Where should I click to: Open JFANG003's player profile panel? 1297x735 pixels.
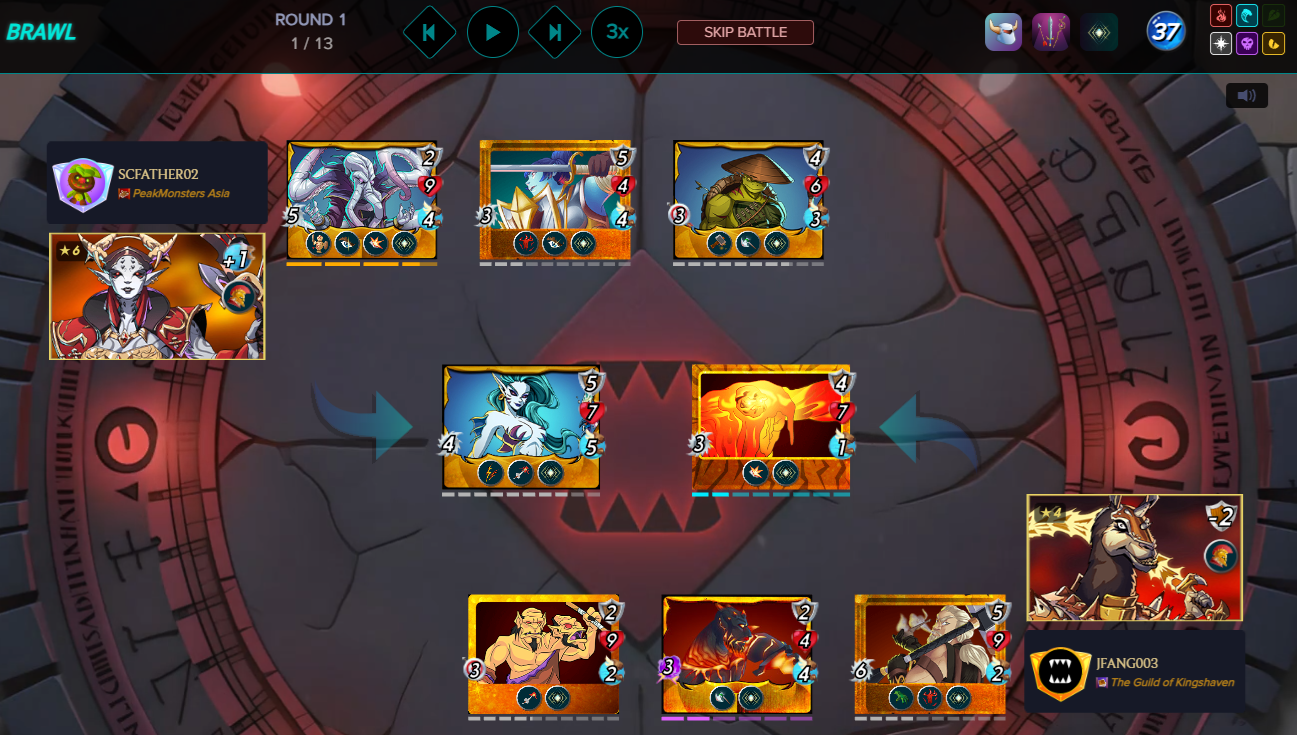point(1134,671)
